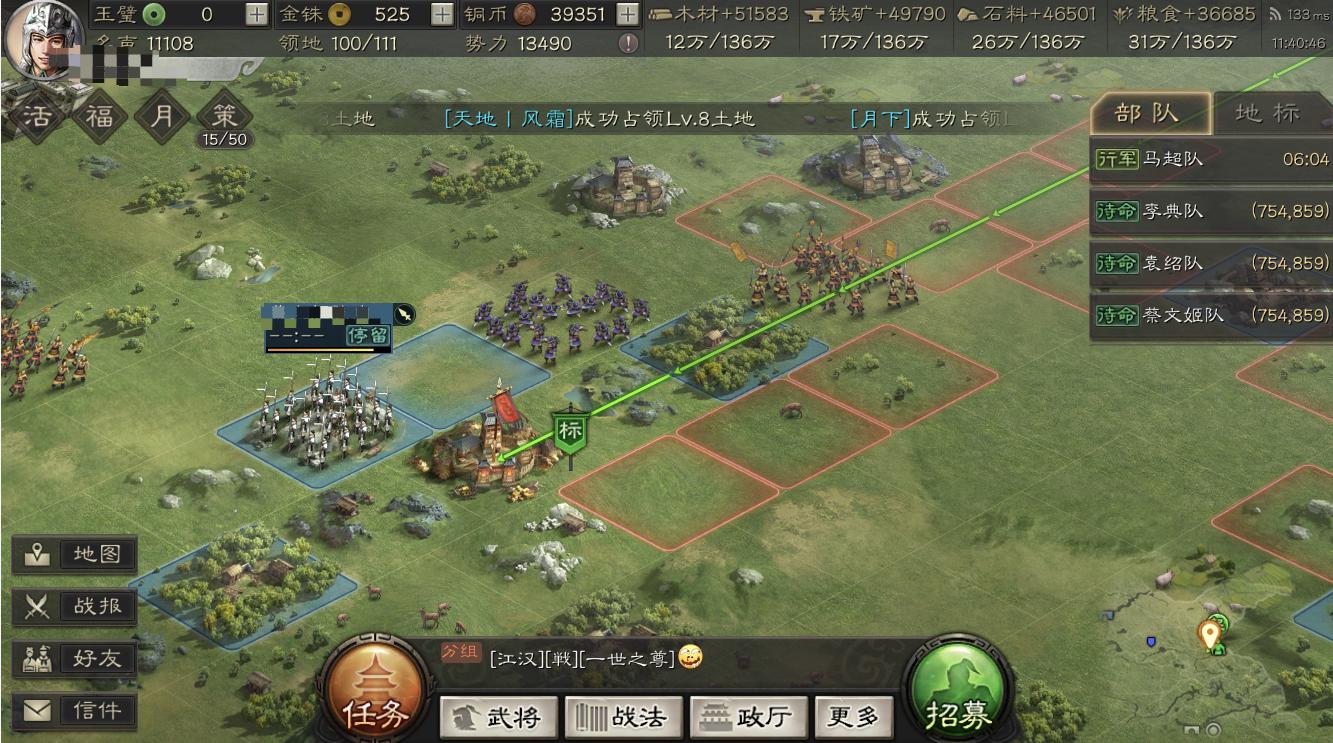Open the 地图 world map icon
1333x743 pixels.
click(x=75, y=553)
